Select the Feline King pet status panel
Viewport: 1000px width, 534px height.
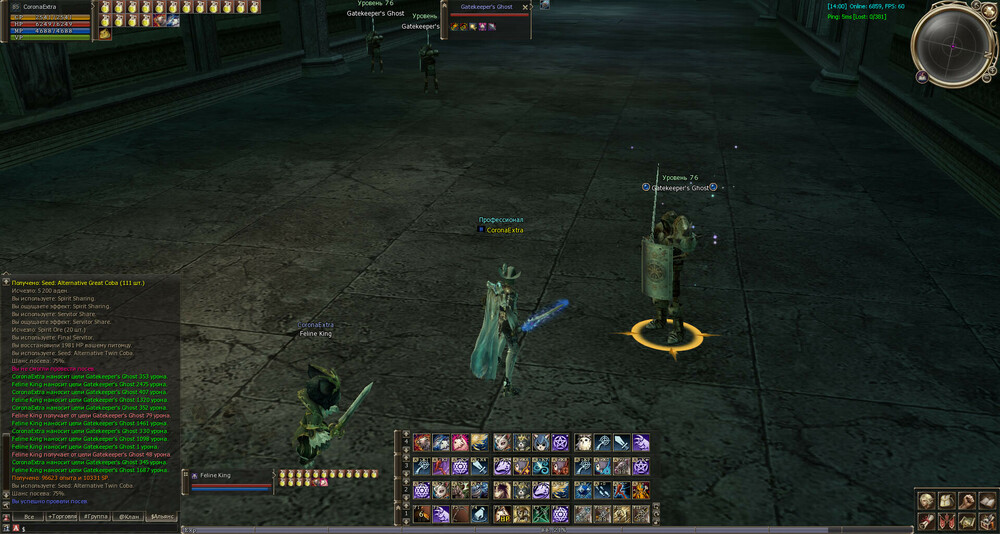tap(228, 480)
